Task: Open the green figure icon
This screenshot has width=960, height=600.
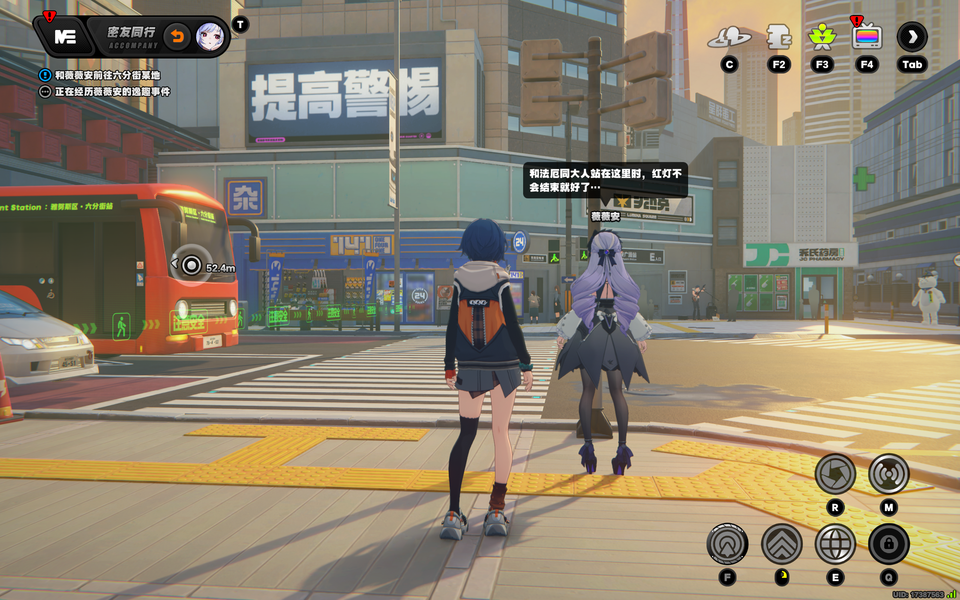Action: coord(822,37)
